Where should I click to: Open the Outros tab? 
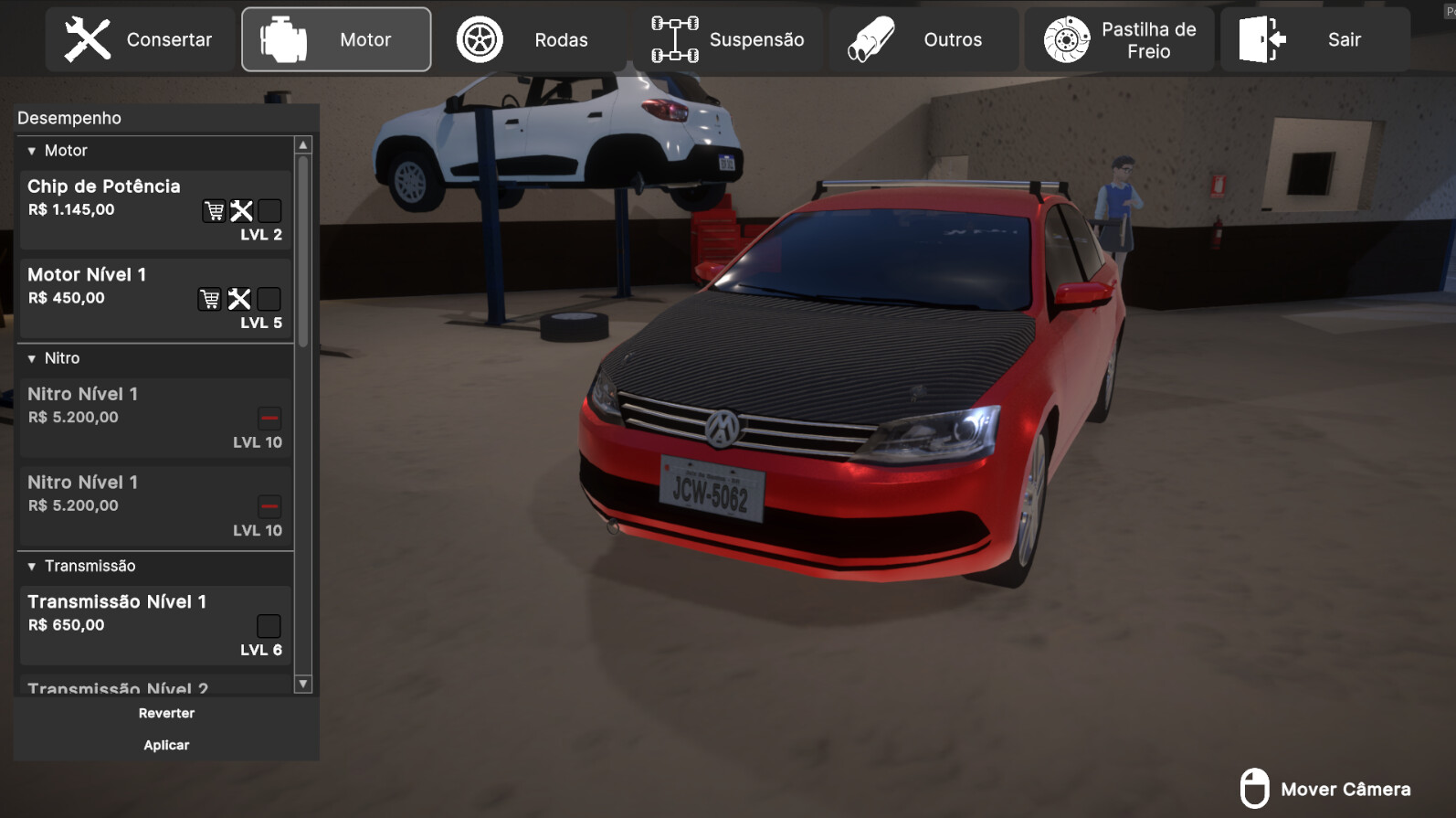pos(924,38)
